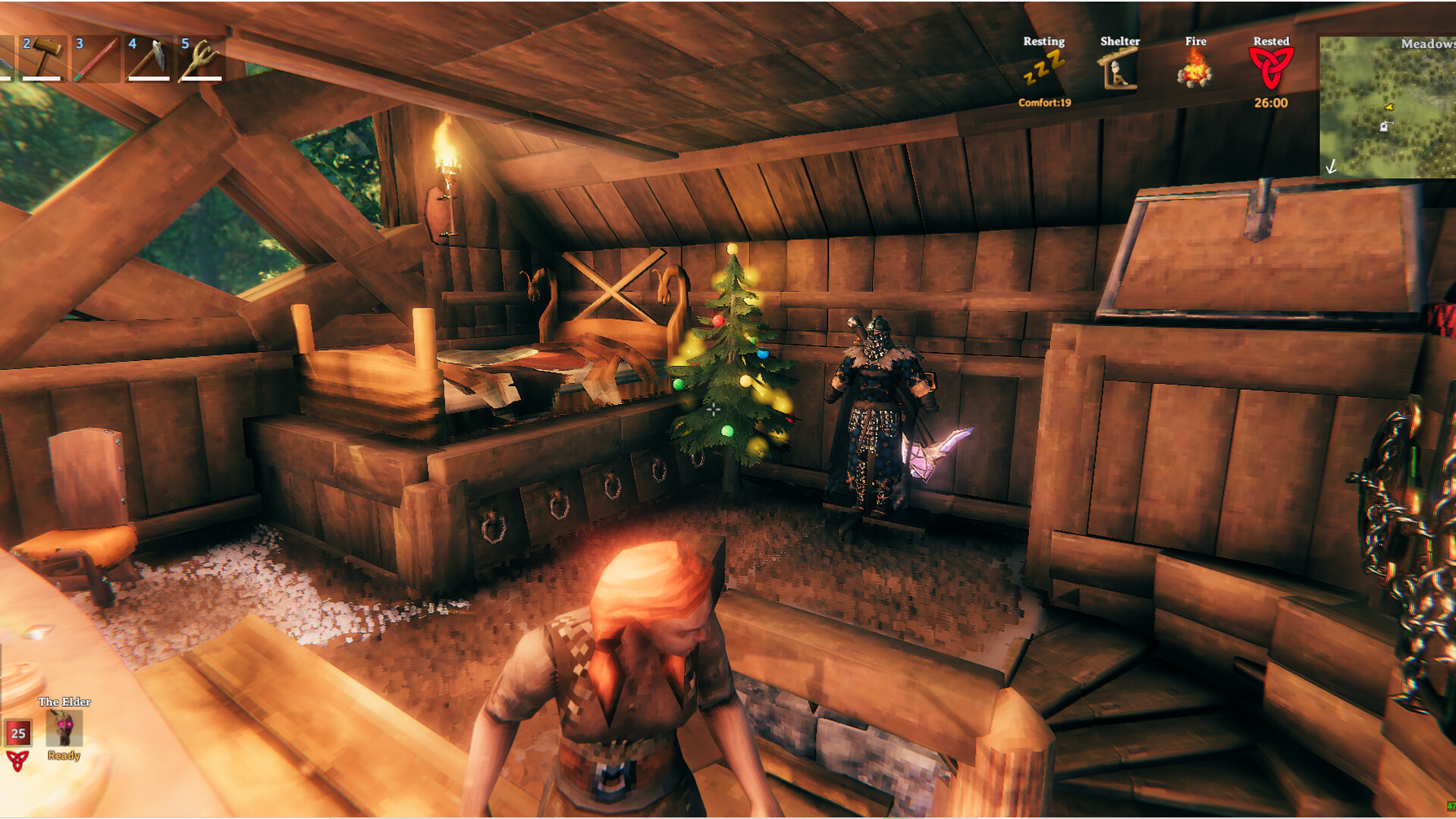Click the red arrow counter showing 25

coord(20,733)
